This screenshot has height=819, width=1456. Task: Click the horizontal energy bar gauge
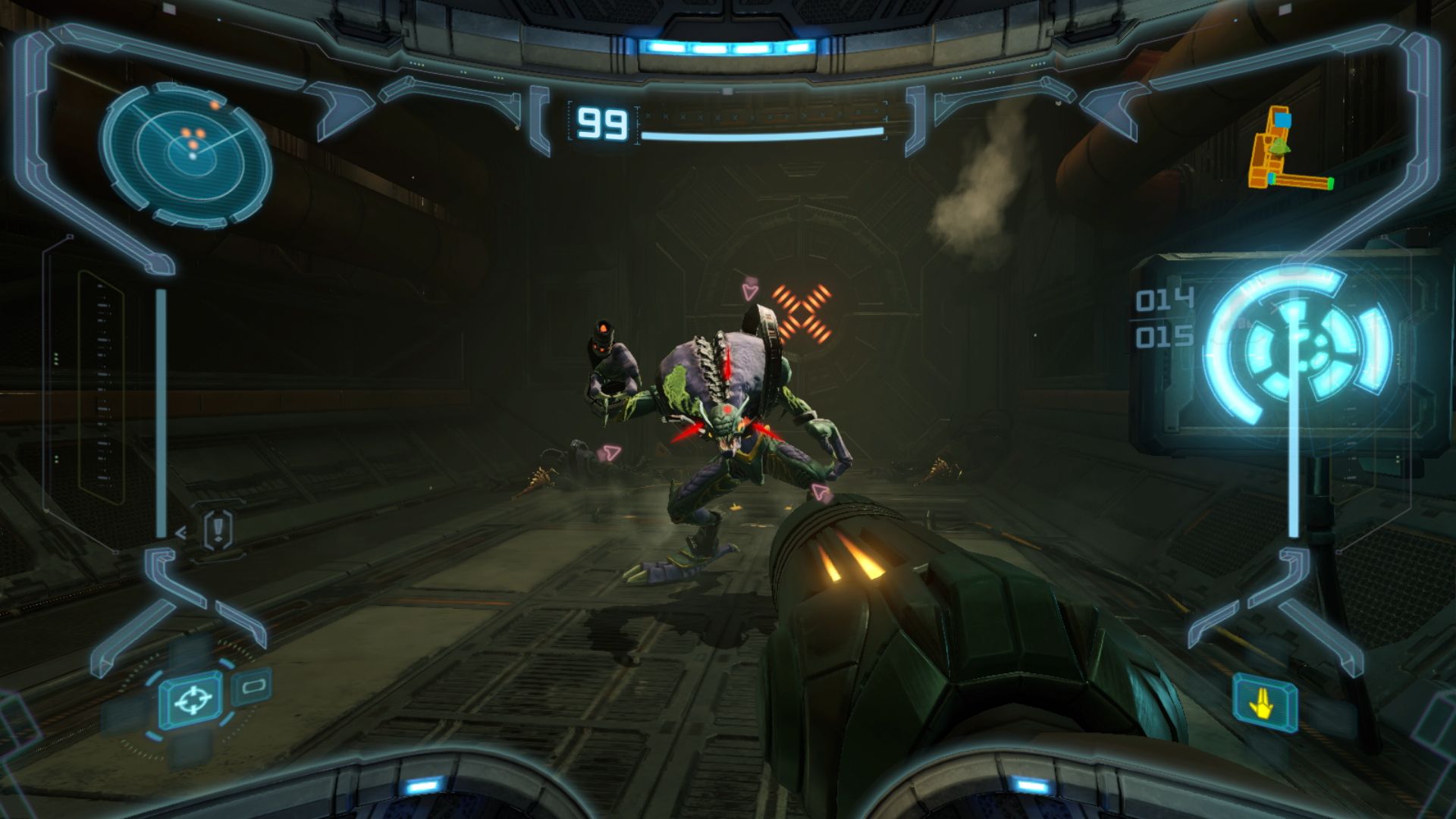758,135
